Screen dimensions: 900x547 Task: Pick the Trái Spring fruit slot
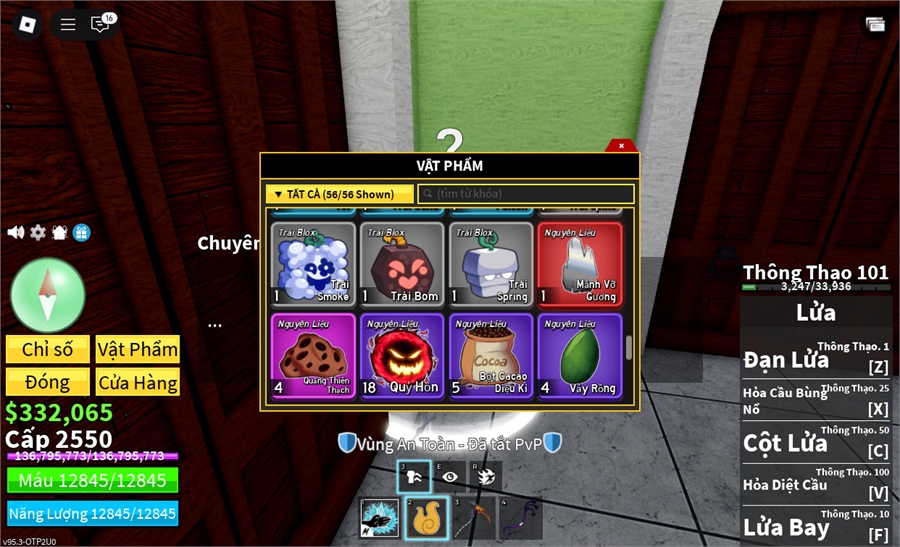490,263
